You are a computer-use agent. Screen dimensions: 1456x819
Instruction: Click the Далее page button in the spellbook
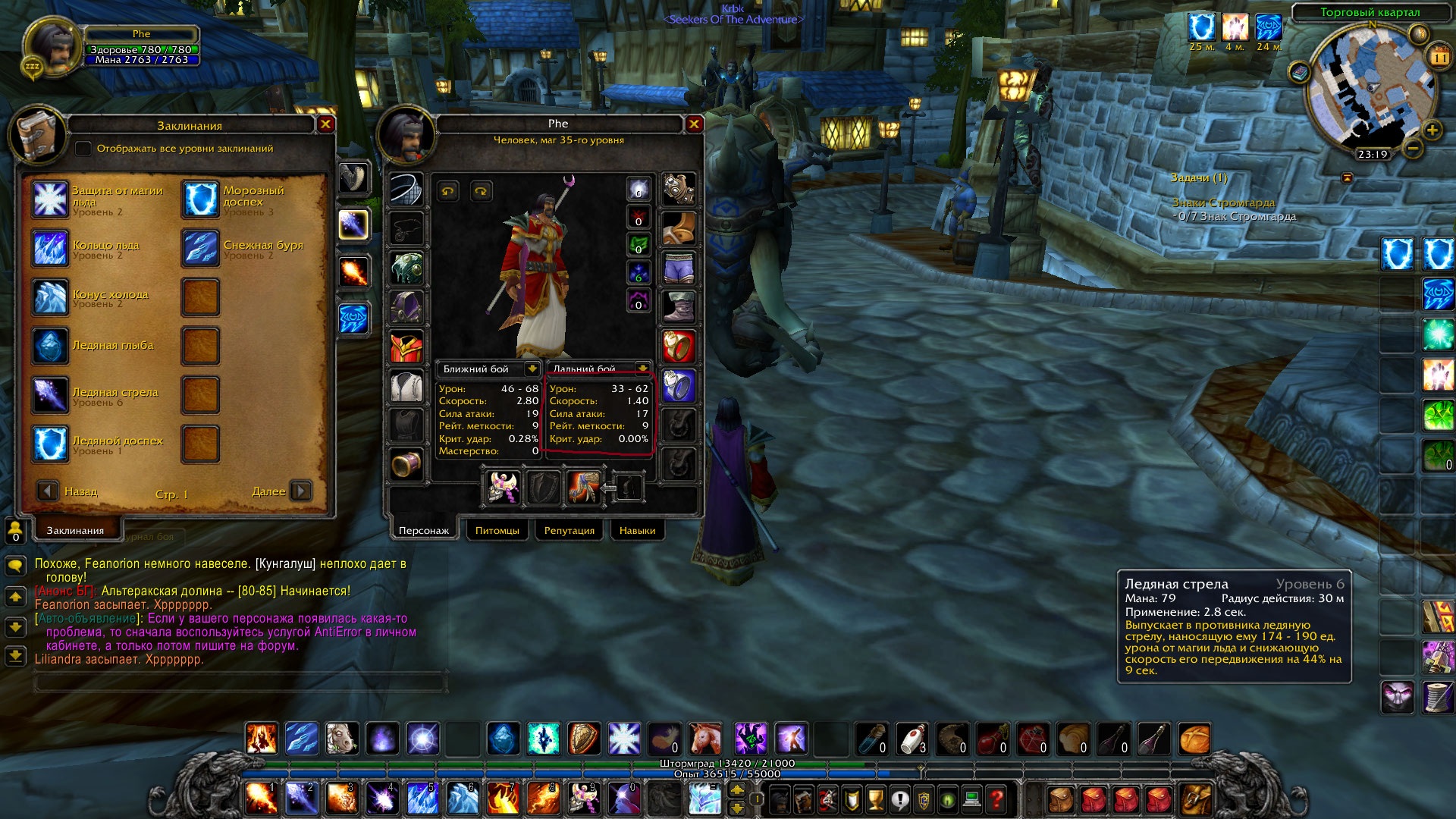point(300,491)
